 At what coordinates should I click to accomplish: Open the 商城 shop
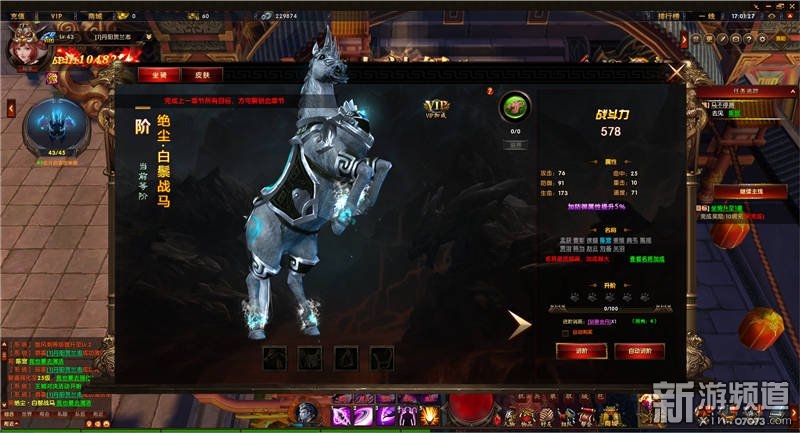(96, 16)
